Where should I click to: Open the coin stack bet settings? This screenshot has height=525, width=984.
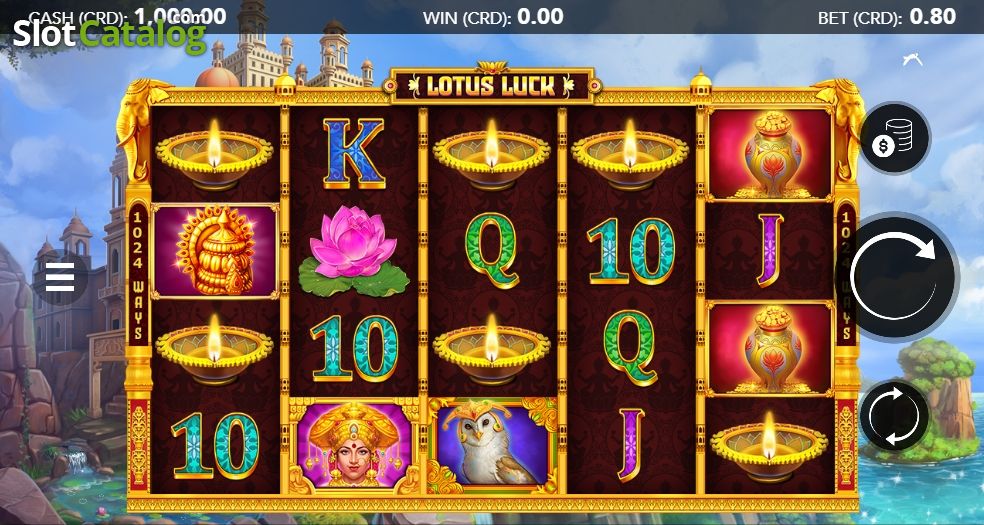(893, 140)
